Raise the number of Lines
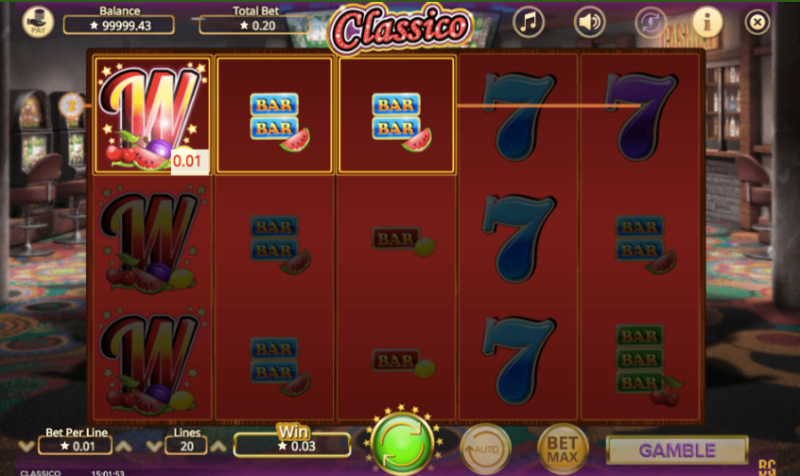Image resolution: width=800 pixels, height=476 pixels. click(x=220, y=446)
